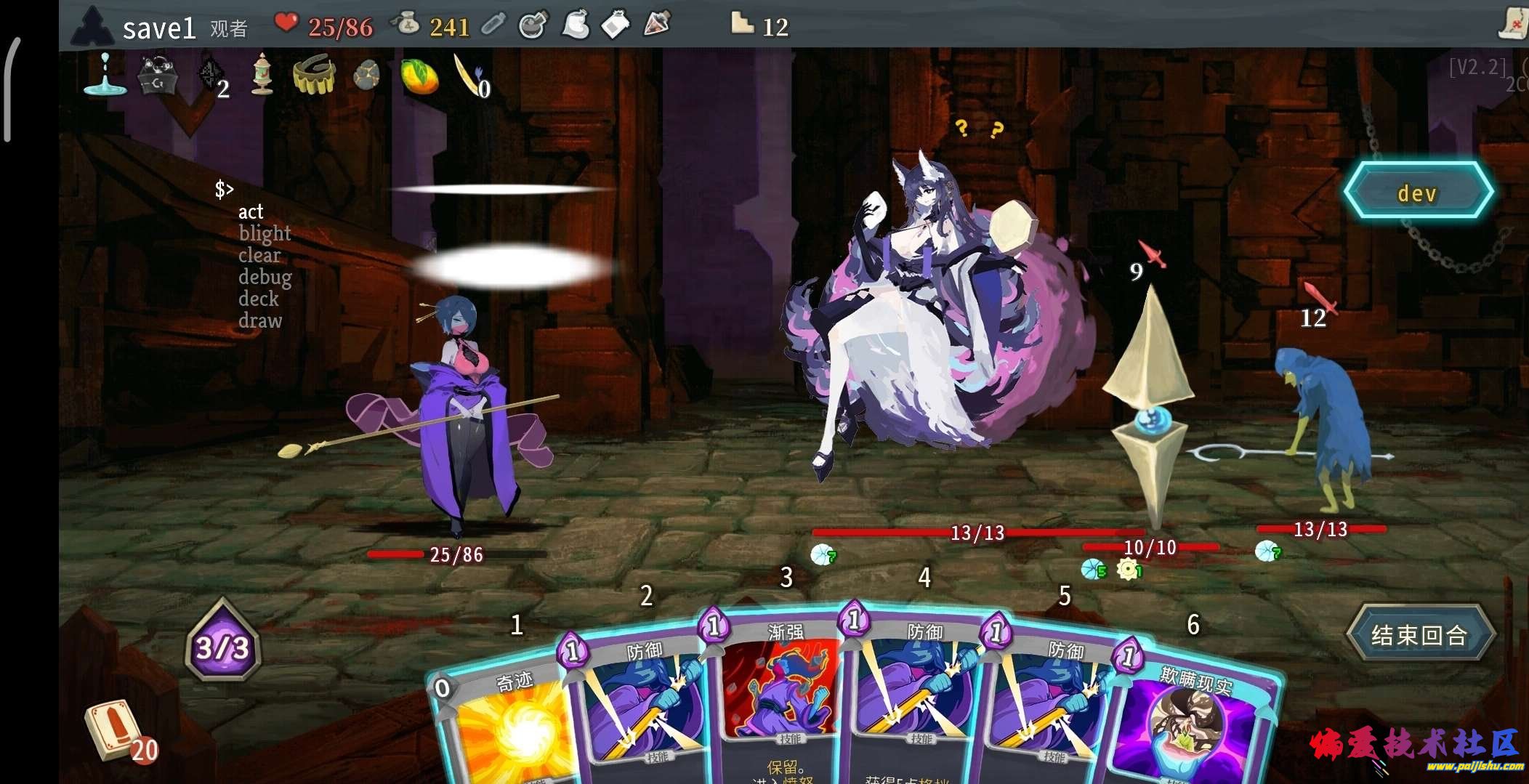Click the mango relic
1529x784 pixels.
click(x=418, y=76)
